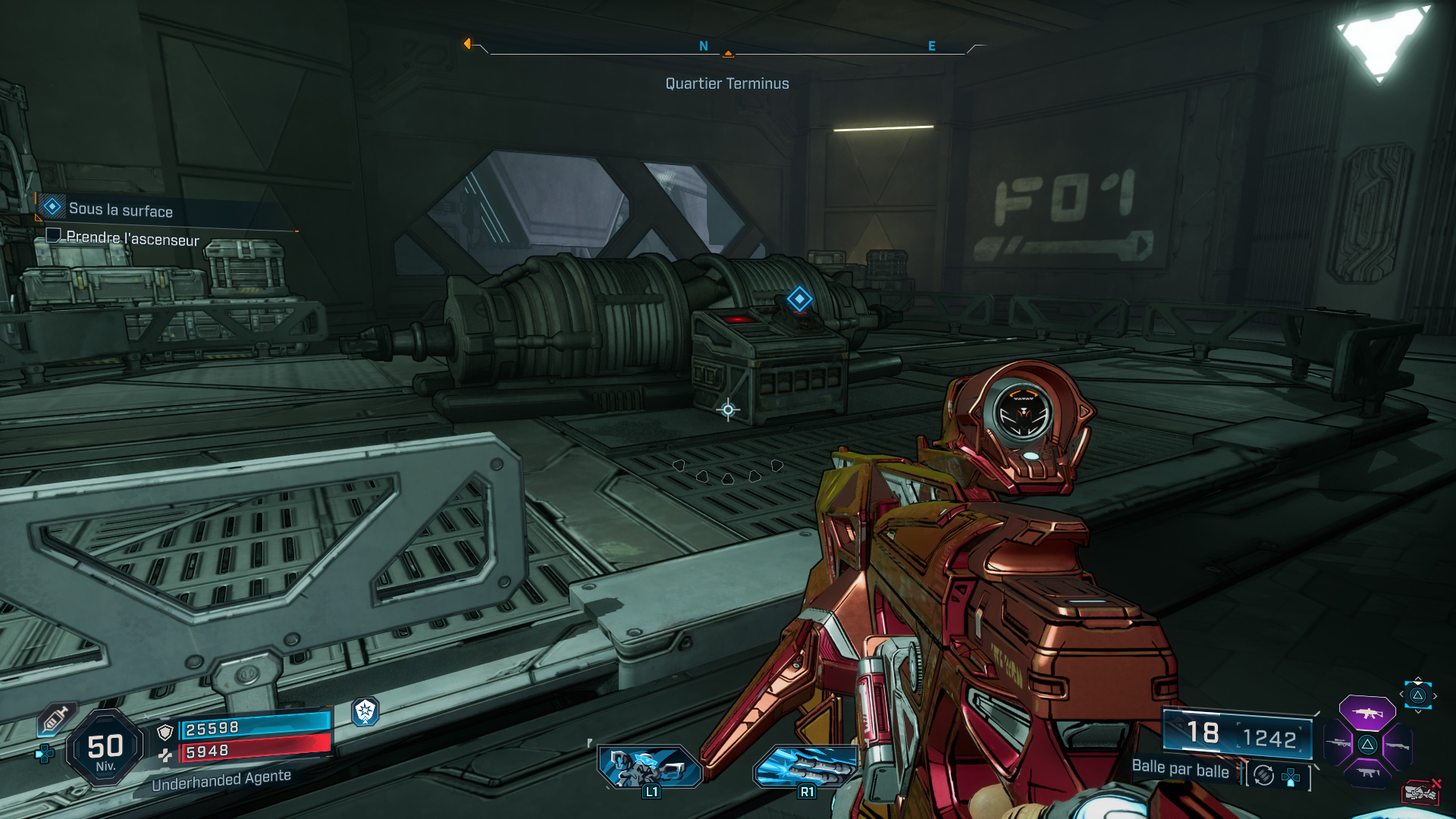Switch to the sniper rifle weapon slot

[x=1338, y=743]
